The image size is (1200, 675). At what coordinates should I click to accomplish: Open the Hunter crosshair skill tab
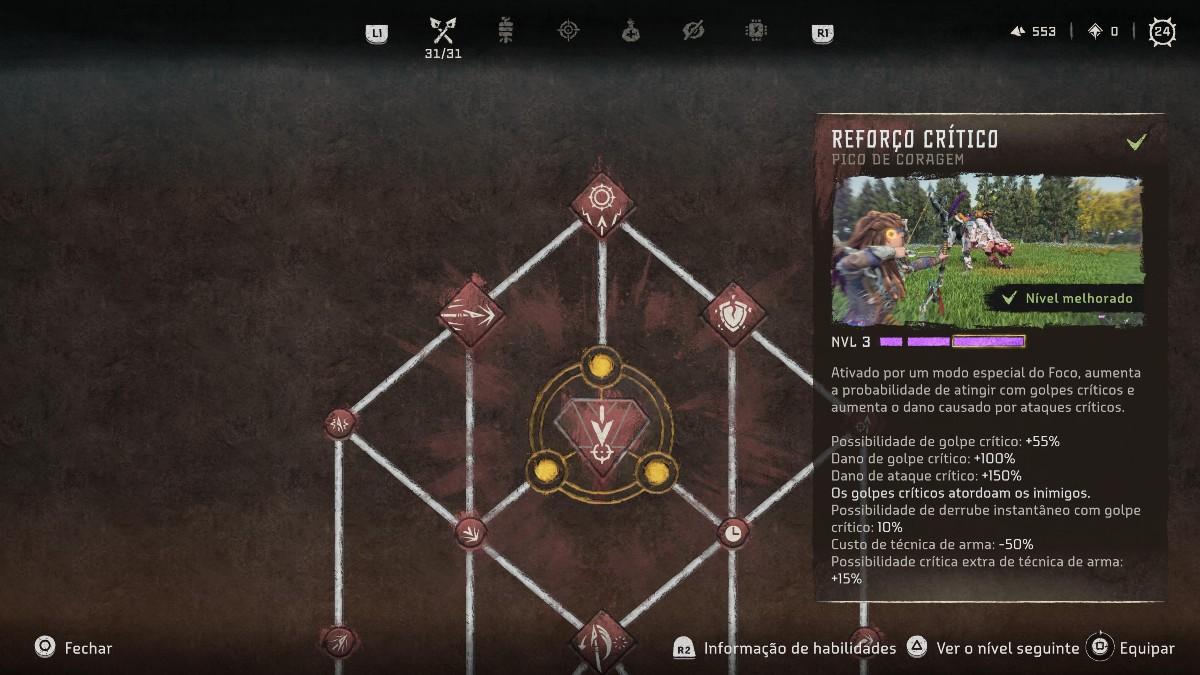(x=568, y=31)
